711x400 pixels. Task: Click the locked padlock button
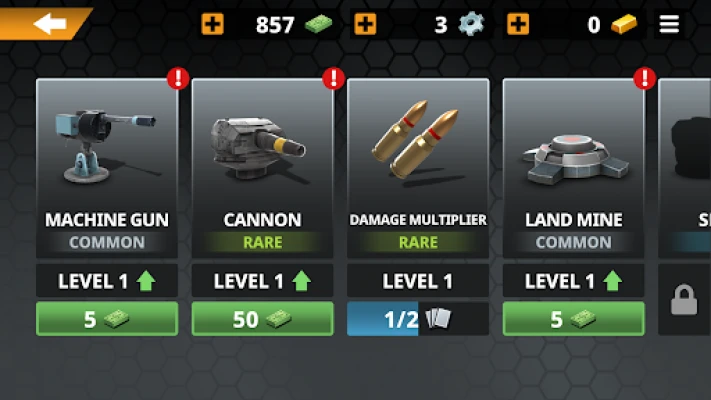685,300
